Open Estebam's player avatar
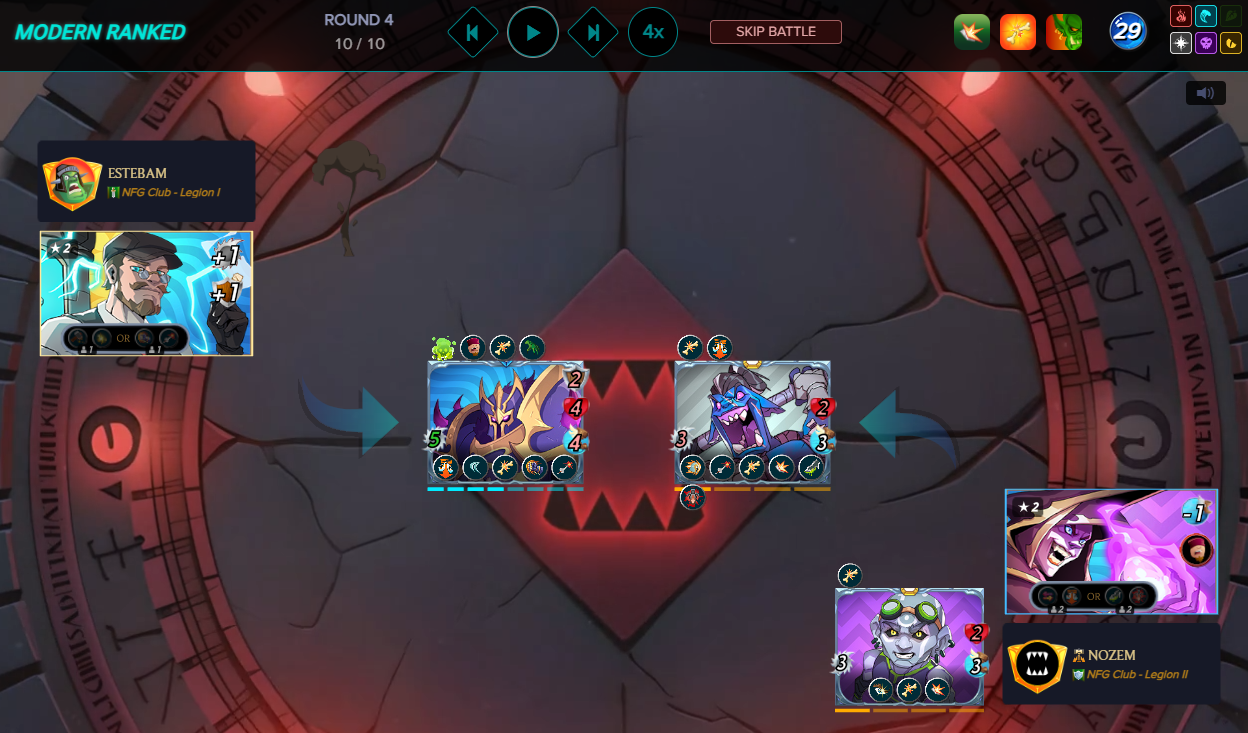Screen dimensions: 1248x733 (x=72, y=183)
